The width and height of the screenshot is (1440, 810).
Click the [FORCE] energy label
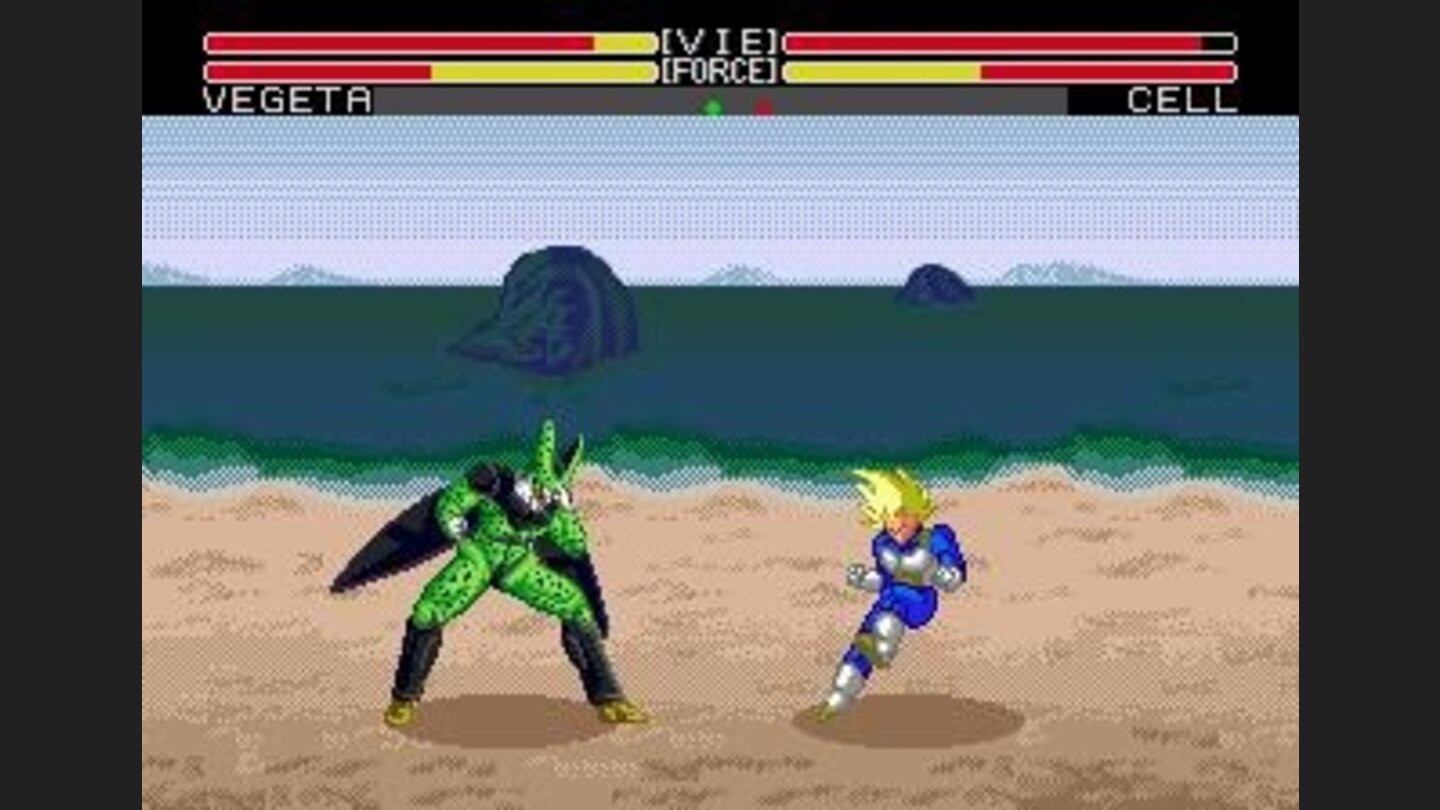pyautogui.click(x=718, y=70)
